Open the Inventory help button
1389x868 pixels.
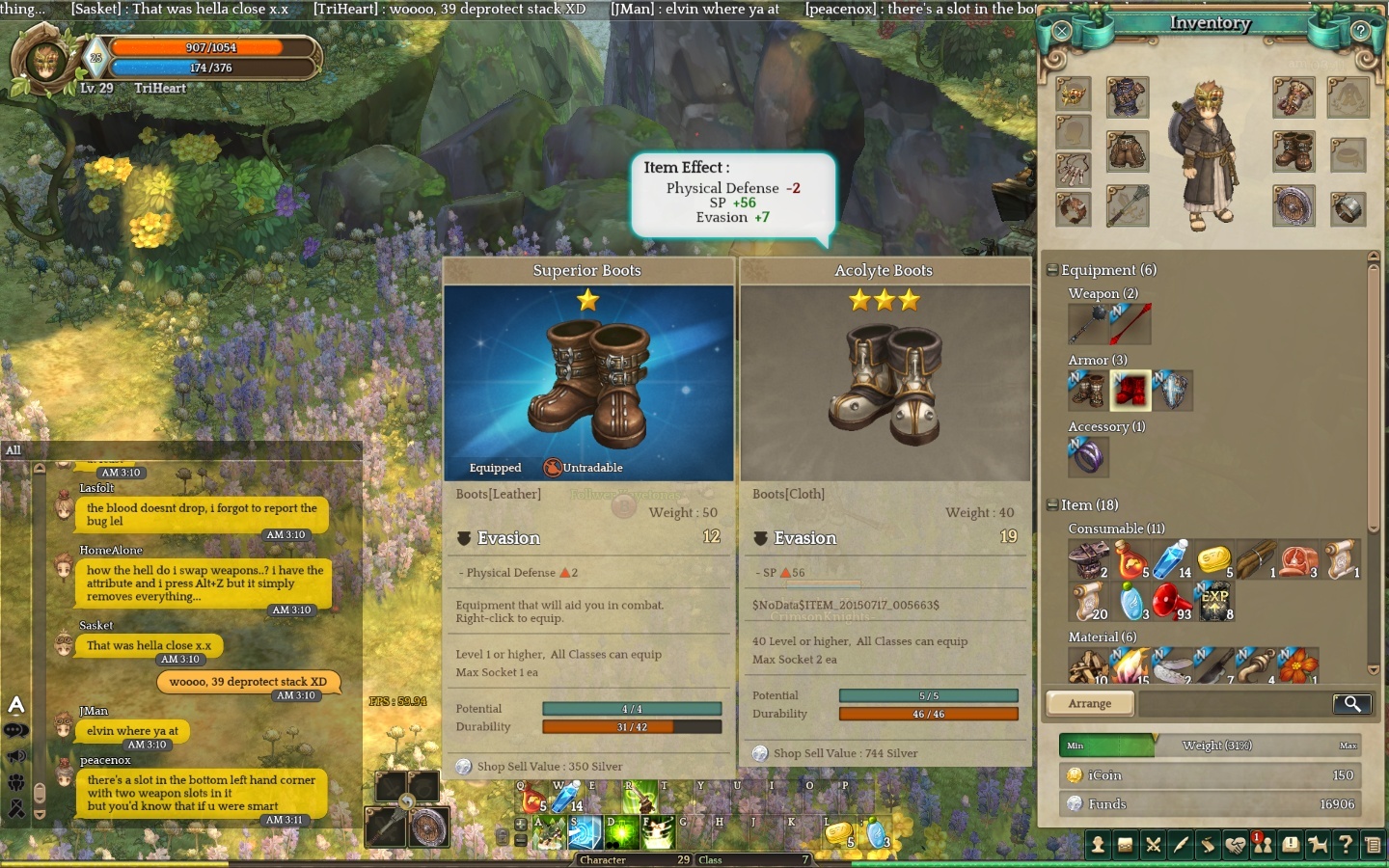pyautogui.click(x=1360, y=31)
